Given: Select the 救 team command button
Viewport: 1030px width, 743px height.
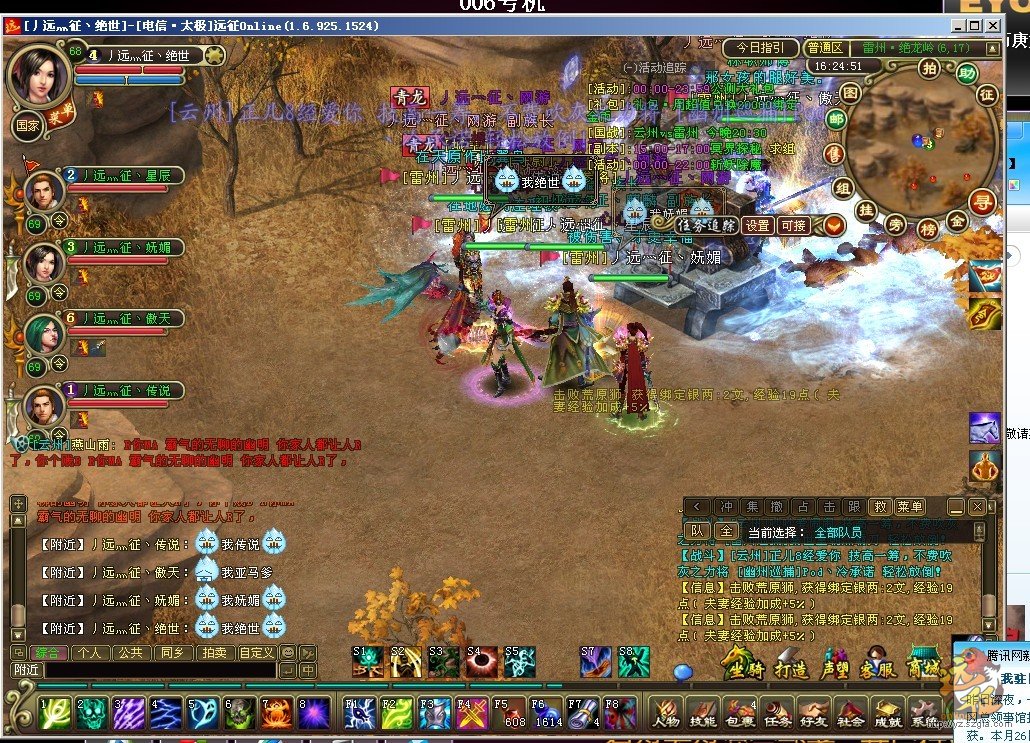Looking at the screenshot, I should (x=879, y=507).
